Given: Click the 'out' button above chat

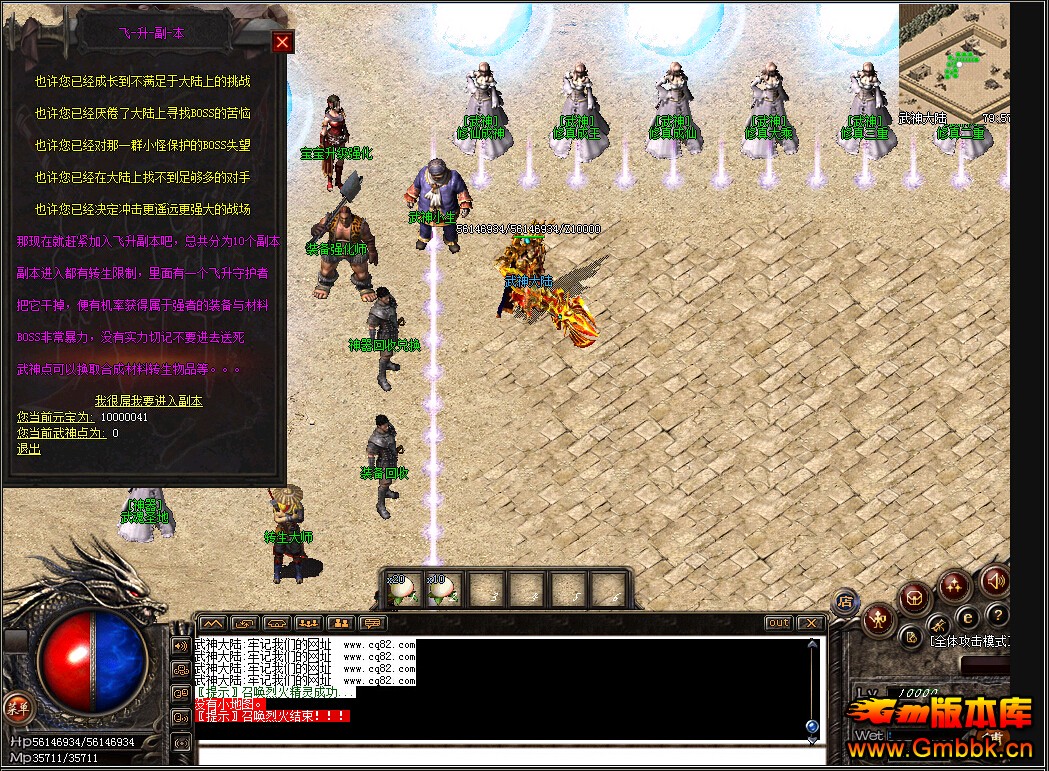Looking at the screenshot, I should pyautogui.click(x=778, y=623).
